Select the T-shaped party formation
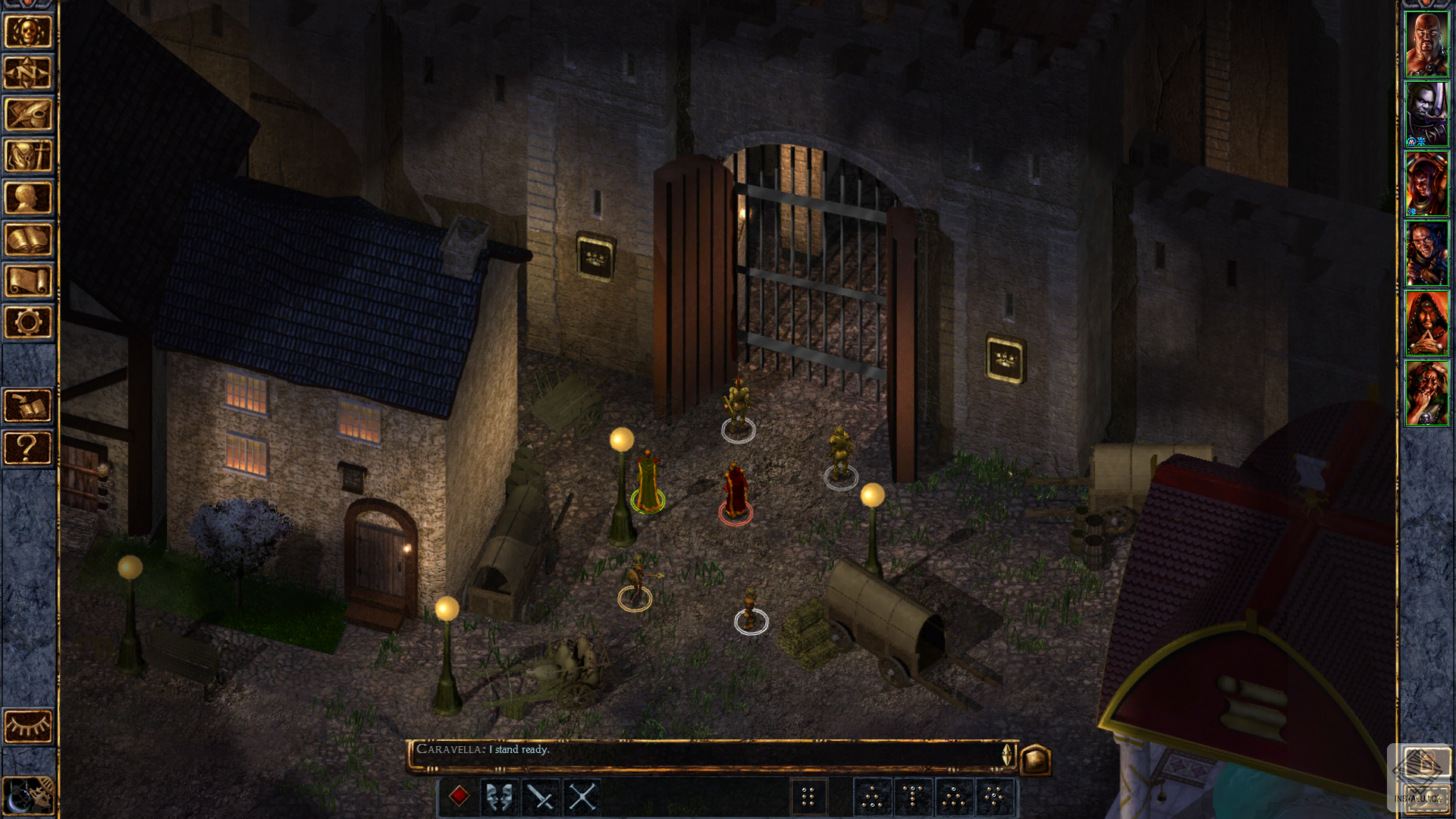1456x819 pixels. pos(913,796)
